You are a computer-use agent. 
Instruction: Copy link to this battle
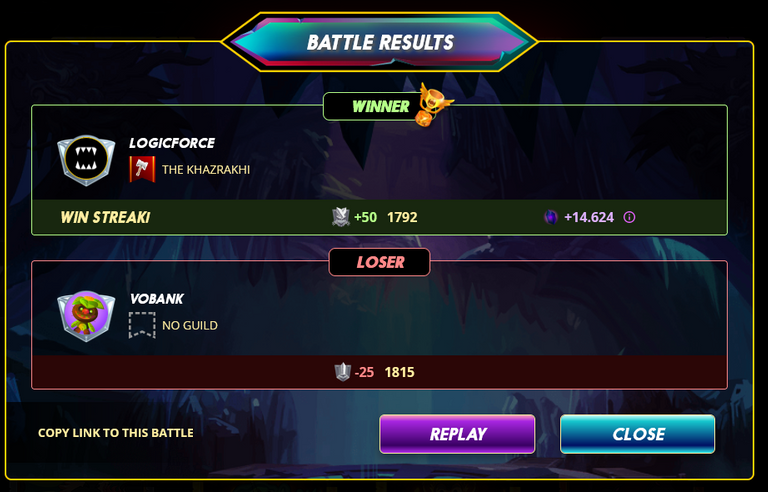pos(115,433)
